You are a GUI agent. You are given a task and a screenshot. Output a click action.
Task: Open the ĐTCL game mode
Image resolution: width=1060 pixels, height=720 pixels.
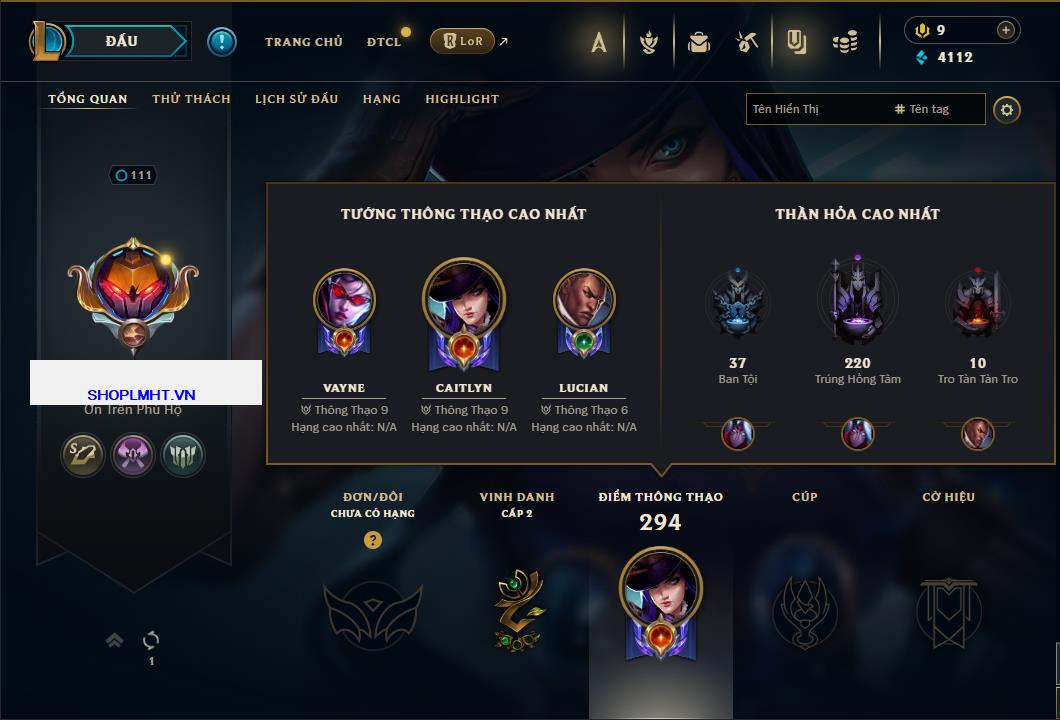coord(383,42)
